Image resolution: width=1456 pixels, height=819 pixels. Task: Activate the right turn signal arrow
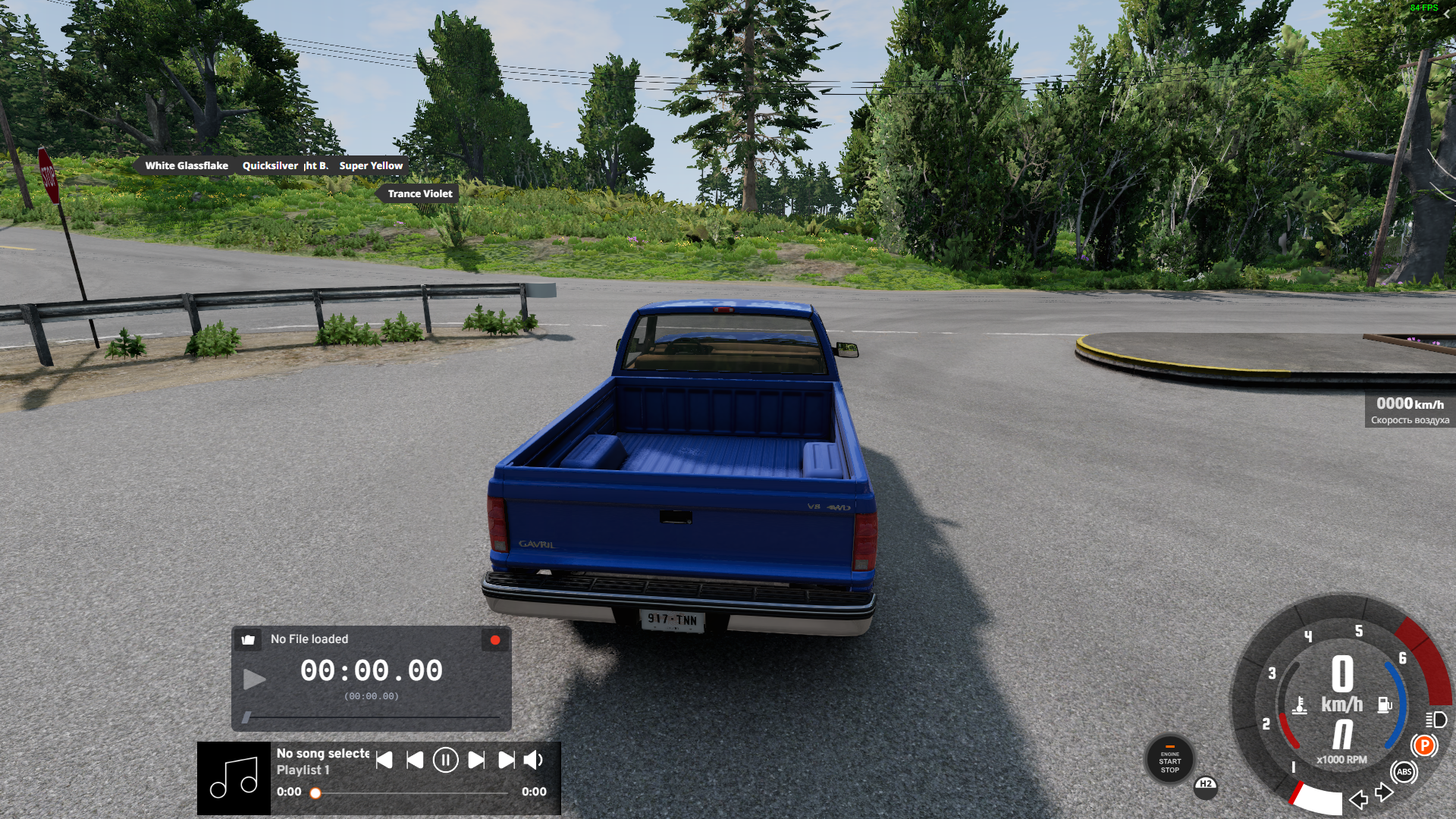click(x=1384, y=793)
